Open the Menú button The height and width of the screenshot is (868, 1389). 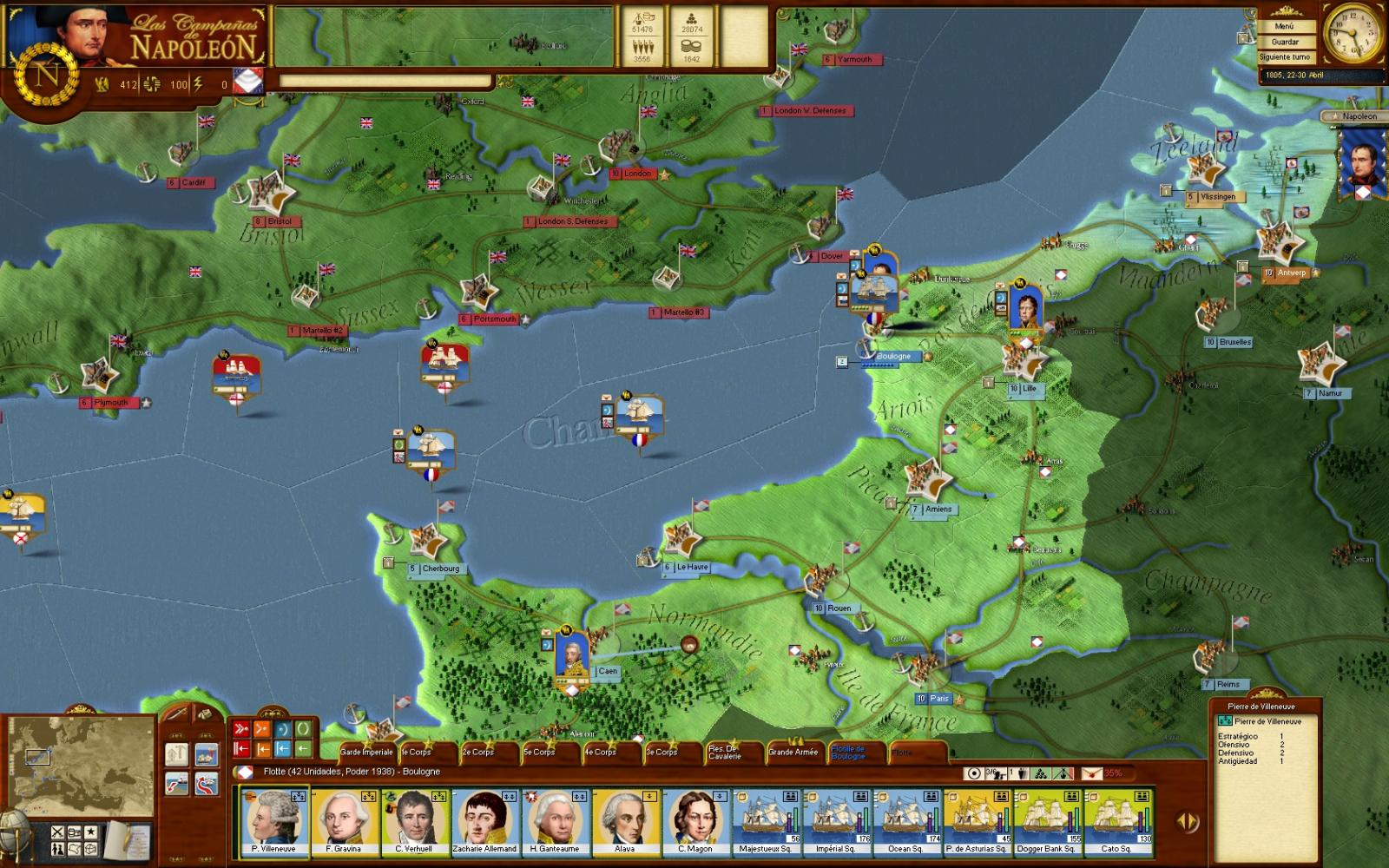[1284, 27]
